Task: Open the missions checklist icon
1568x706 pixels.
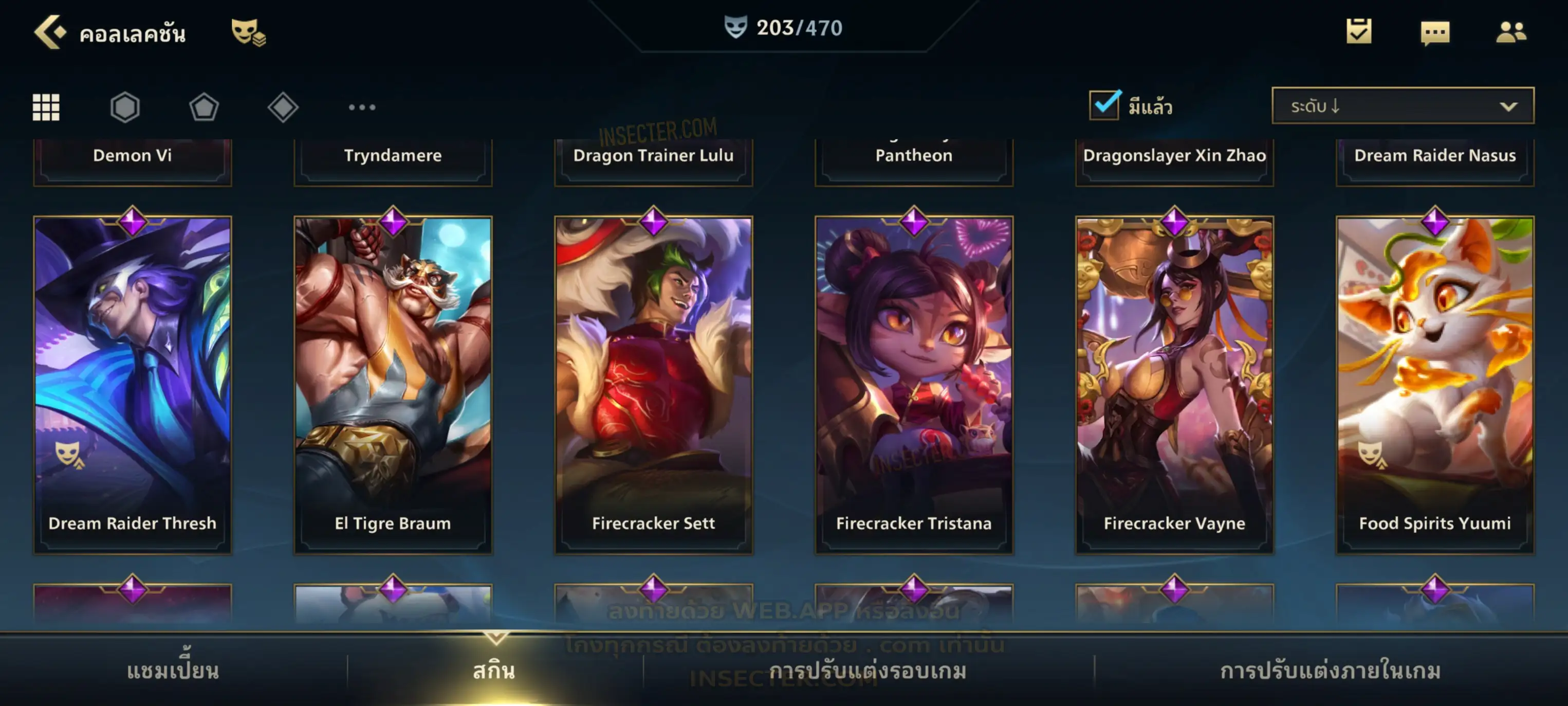Action: 1358,32
